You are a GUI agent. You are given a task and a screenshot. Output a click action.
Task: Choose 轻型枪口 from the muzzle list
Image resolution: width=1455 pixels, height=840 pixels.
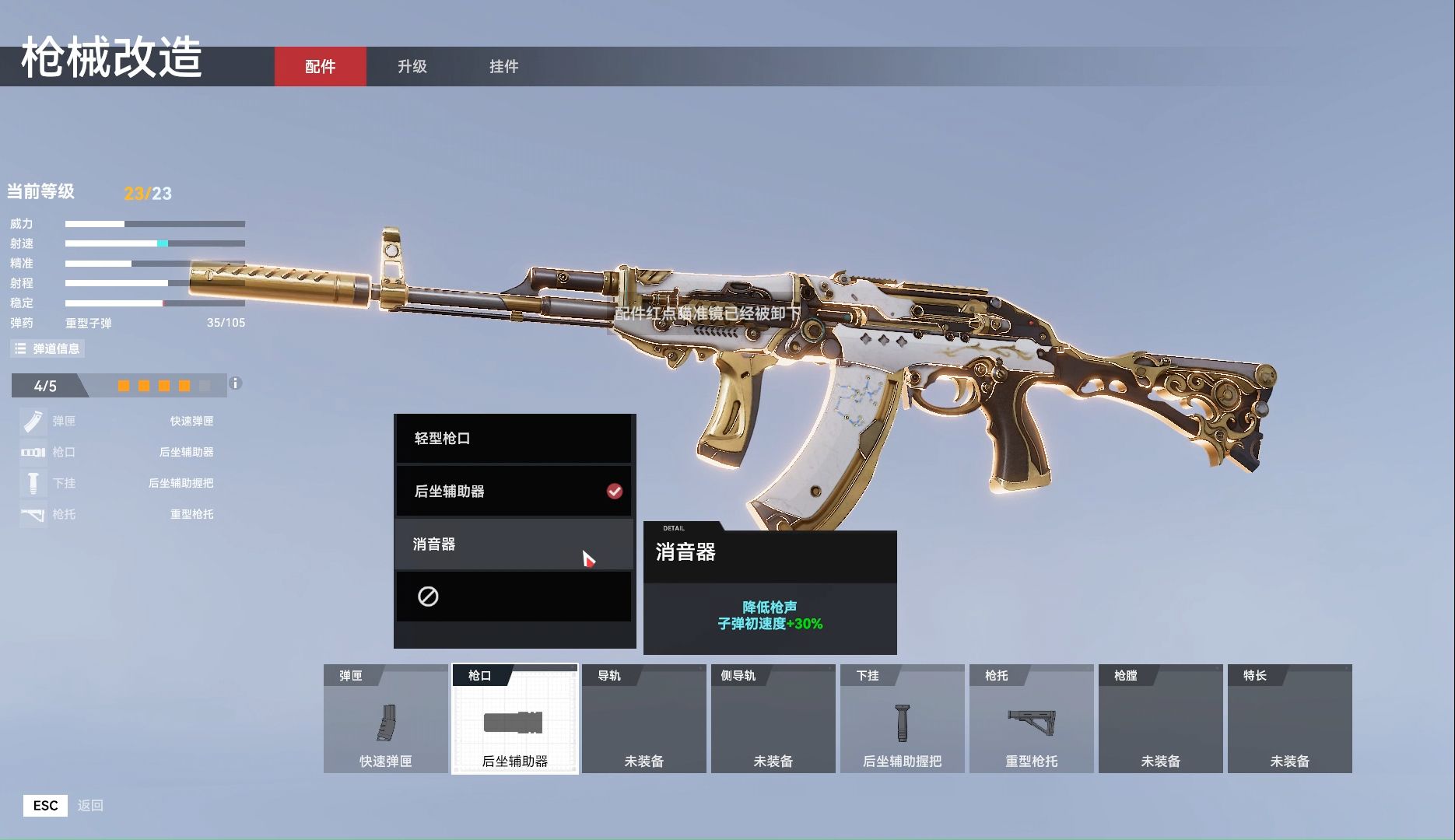coord(514,439)
